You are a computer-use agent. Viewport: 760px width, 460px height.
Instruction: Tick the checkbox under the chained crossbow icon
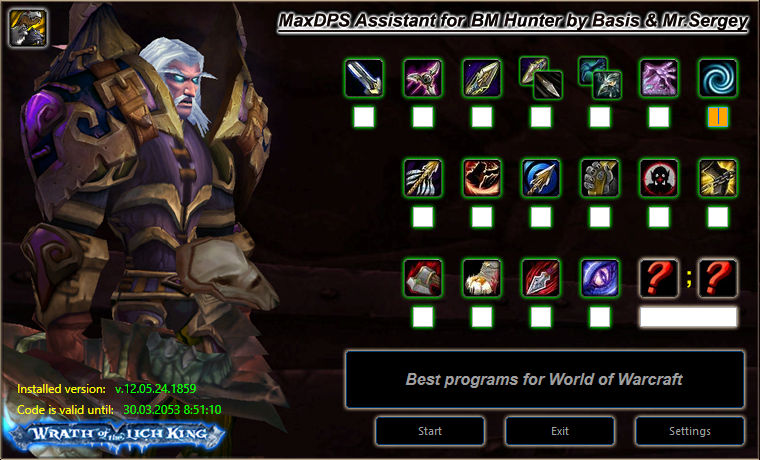(718, 217)
